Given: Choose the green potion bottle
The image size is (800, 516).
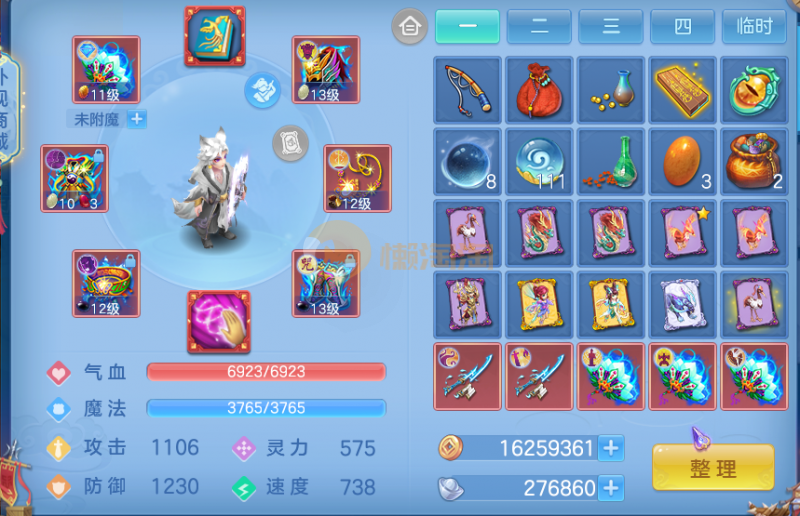Looking at the screenshot, I should (x=611, y=162).
